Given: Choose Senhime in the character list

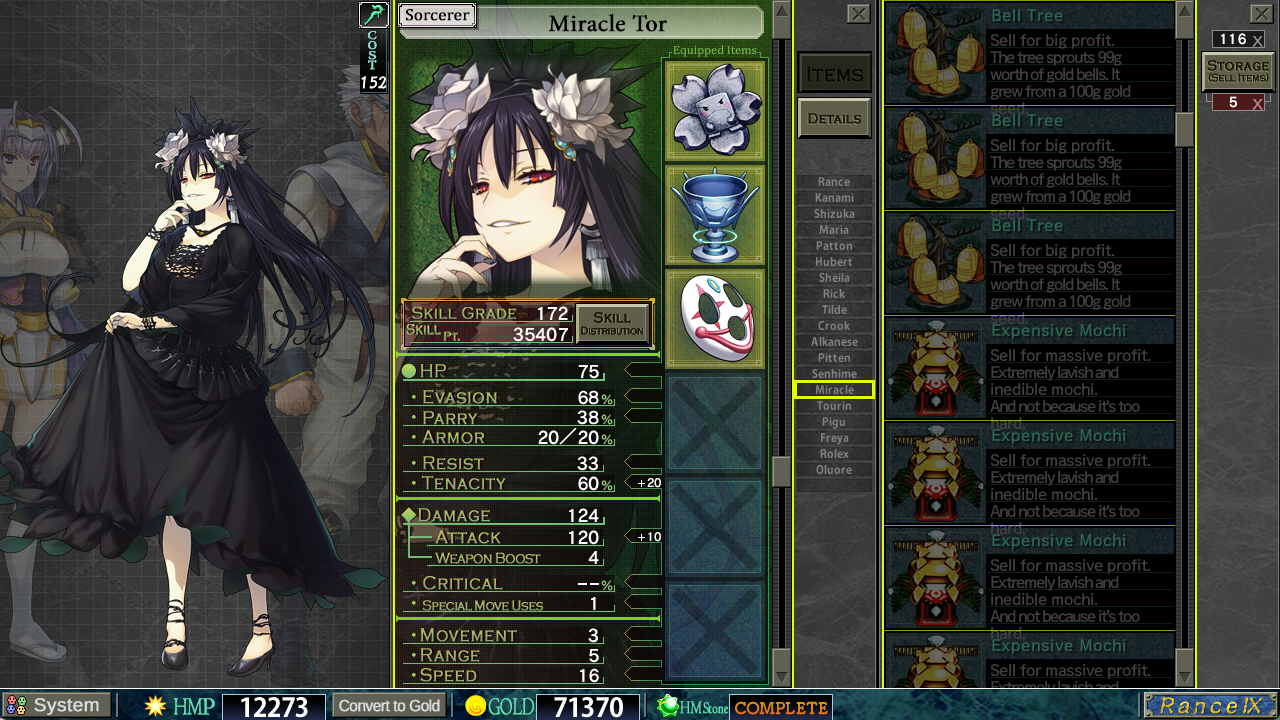Looking at the screenshot, I should [x=834, y=374].
